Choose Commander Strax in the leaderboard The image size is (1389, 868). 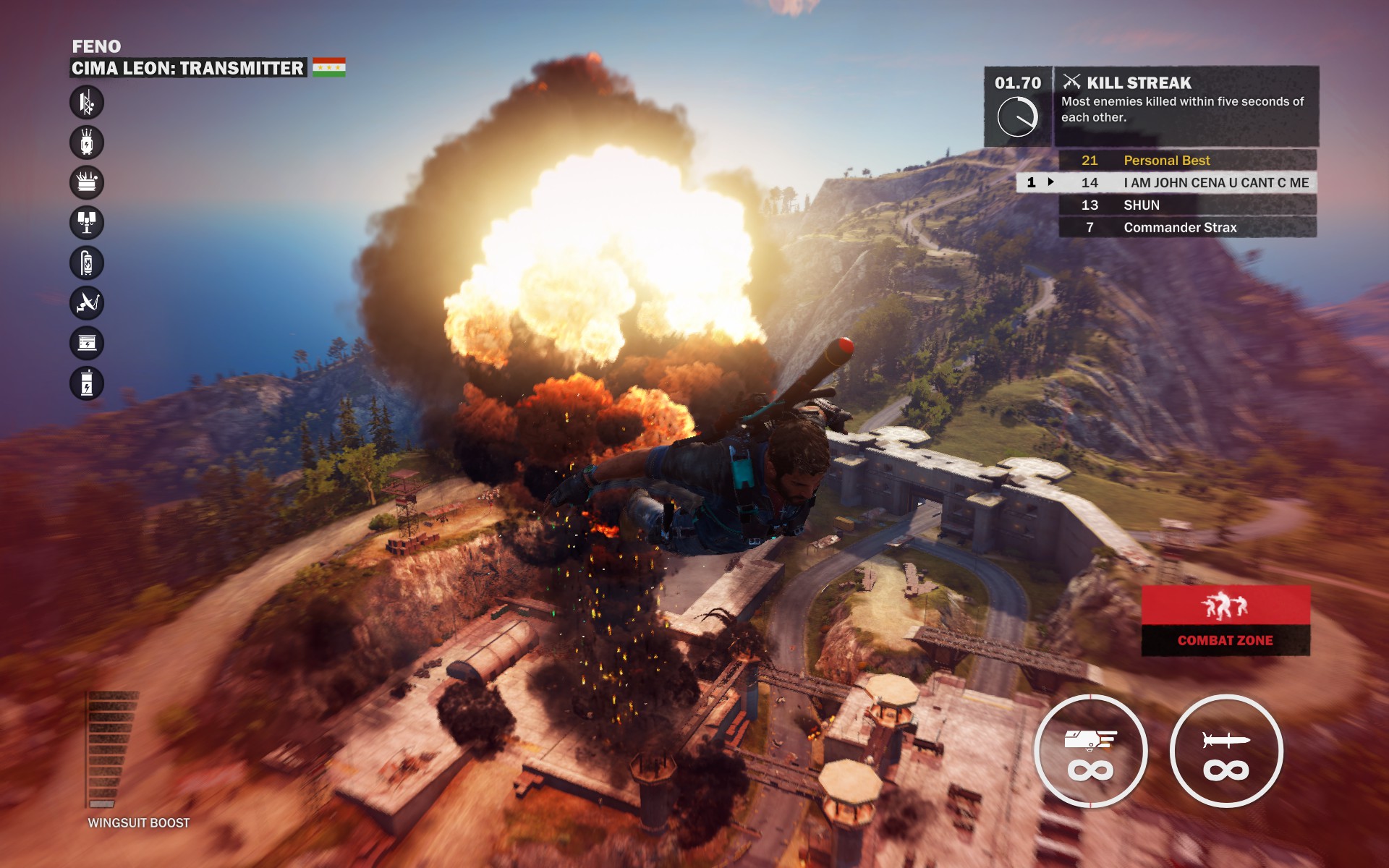coord(1187,228)
